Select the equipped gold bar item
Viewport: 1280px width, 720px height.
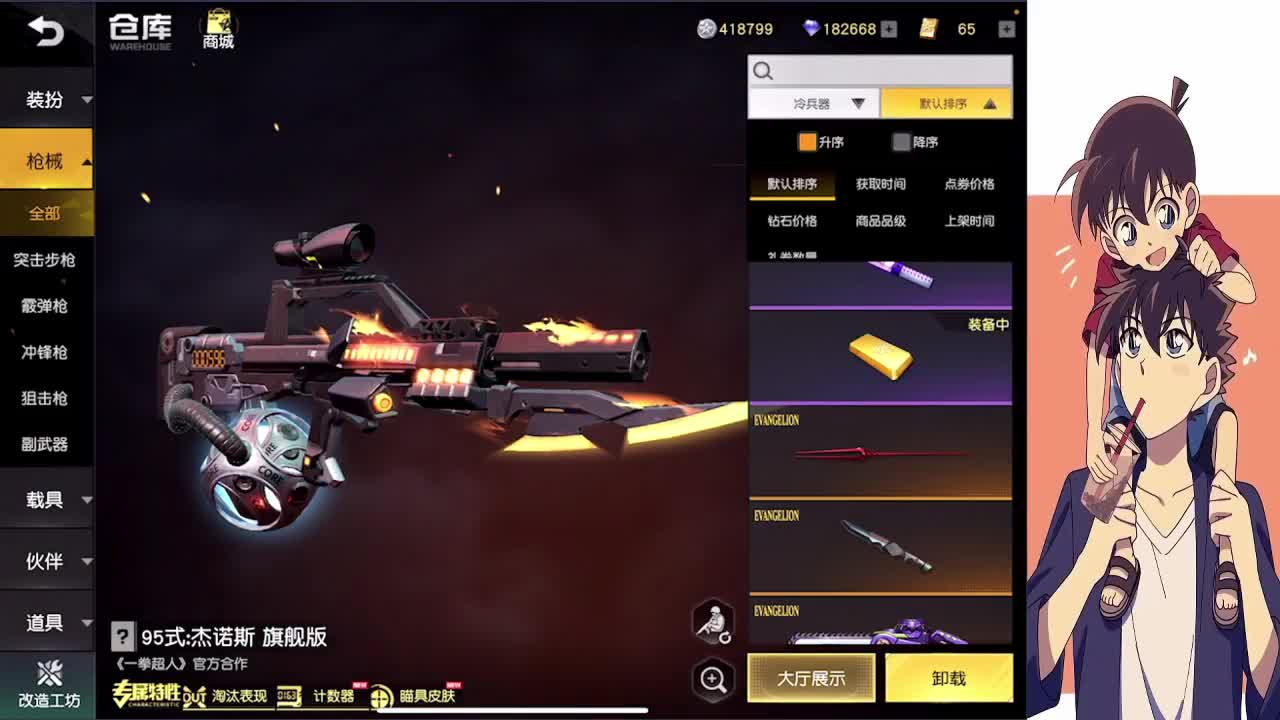click(880, 357)
